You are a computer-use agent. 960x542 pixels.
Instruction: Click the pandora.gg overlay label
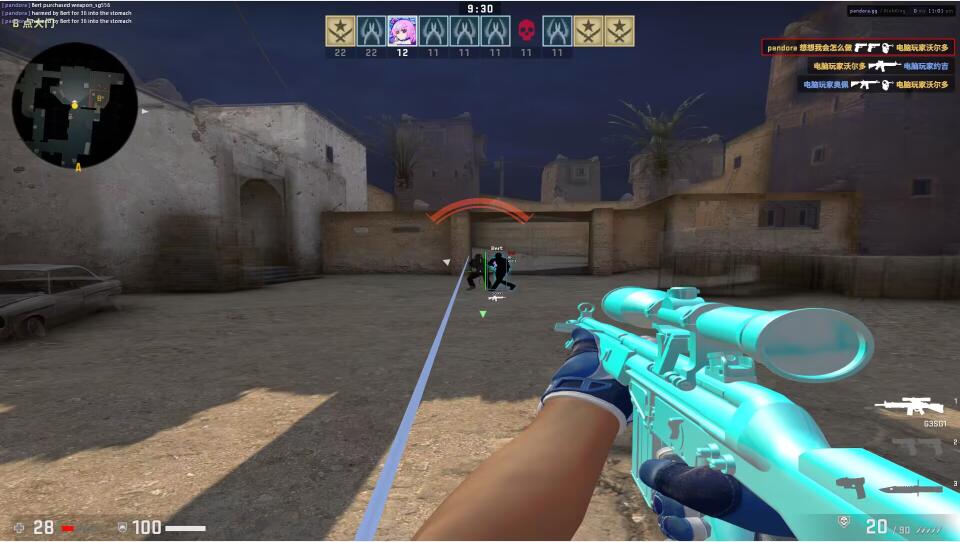(862, 10)
